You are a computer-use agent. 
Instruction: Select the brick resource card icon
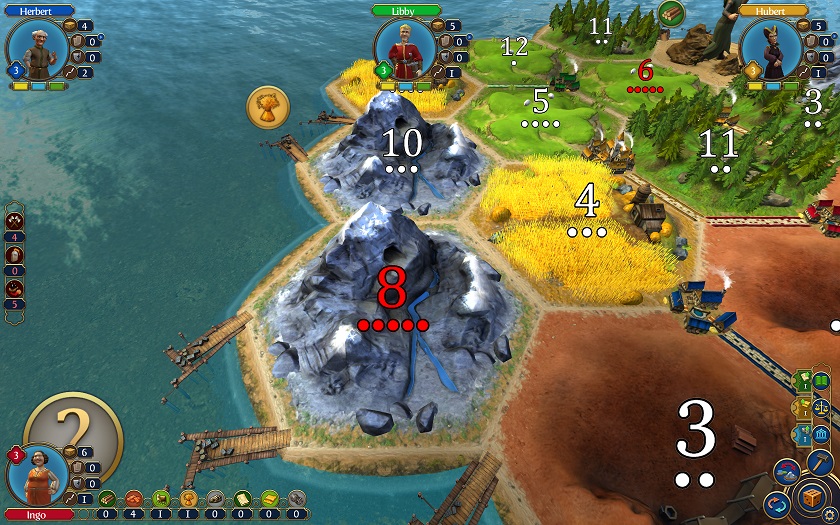pos(134,498)
